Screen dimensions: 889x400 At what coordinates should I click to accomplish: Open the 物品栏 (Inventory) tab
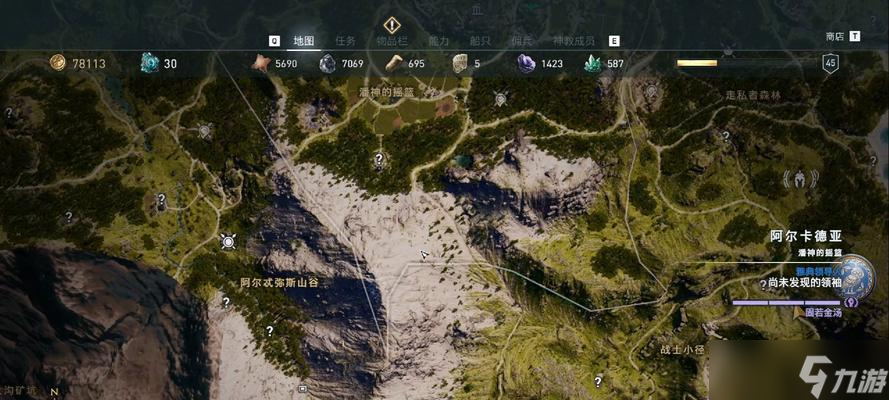[392, 41]
